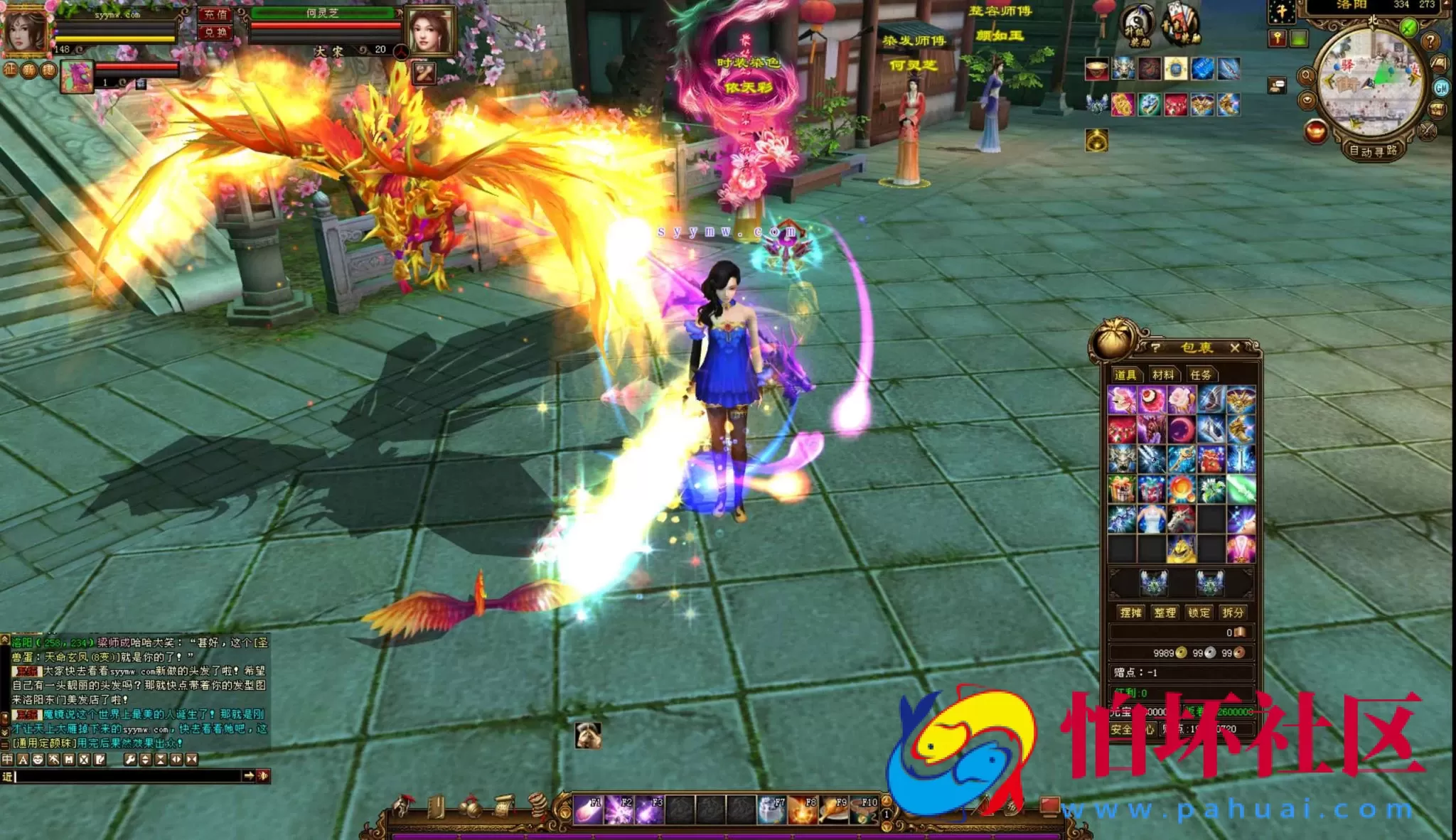This screenshot has height=840, width=1456.
Task: Select the crescent moon item in the bag
Action: 1181,429
